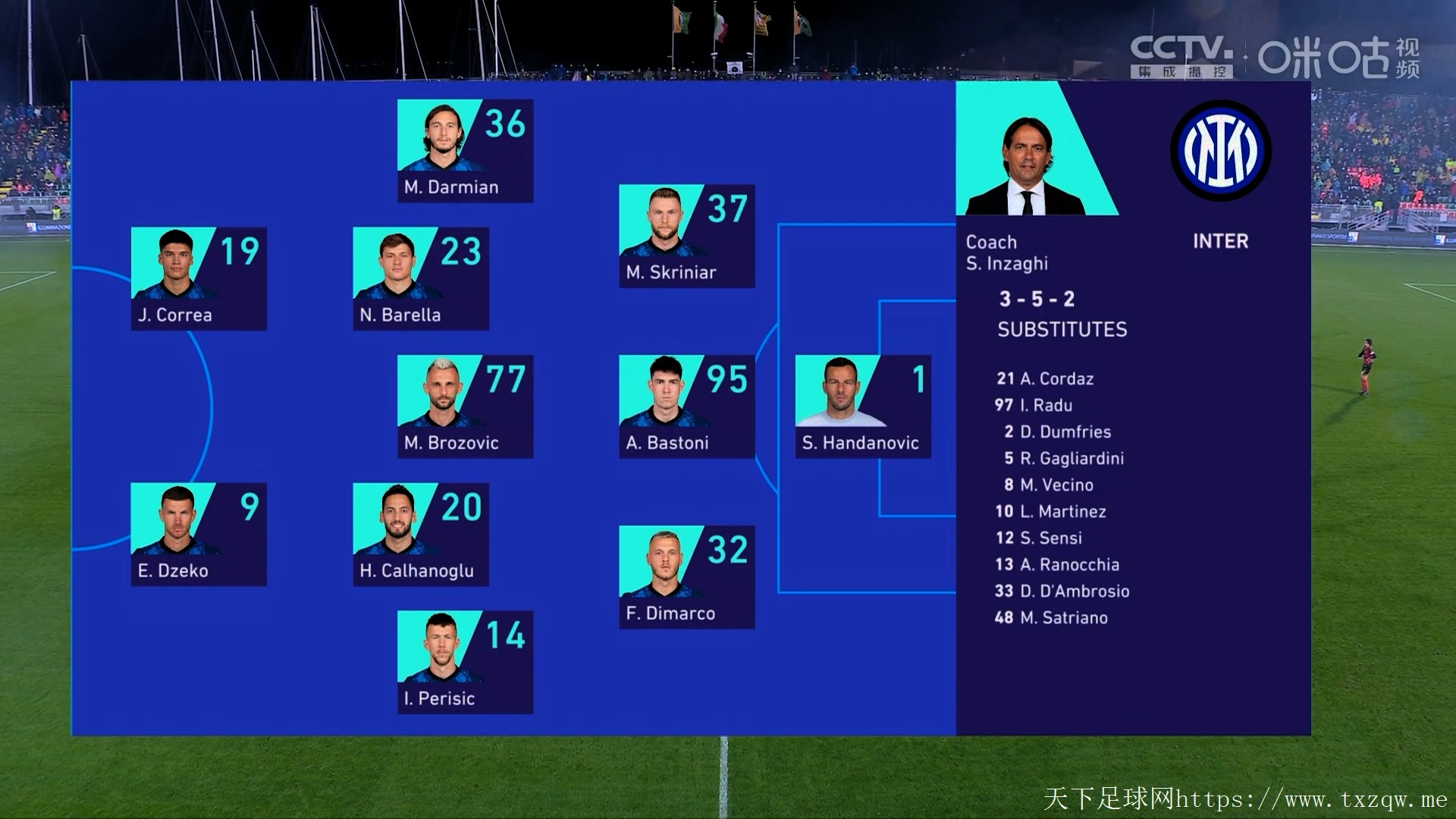Select M. Darmian's player card
The height and width of the screenshot is (819, 1456).
click(465, 150)
